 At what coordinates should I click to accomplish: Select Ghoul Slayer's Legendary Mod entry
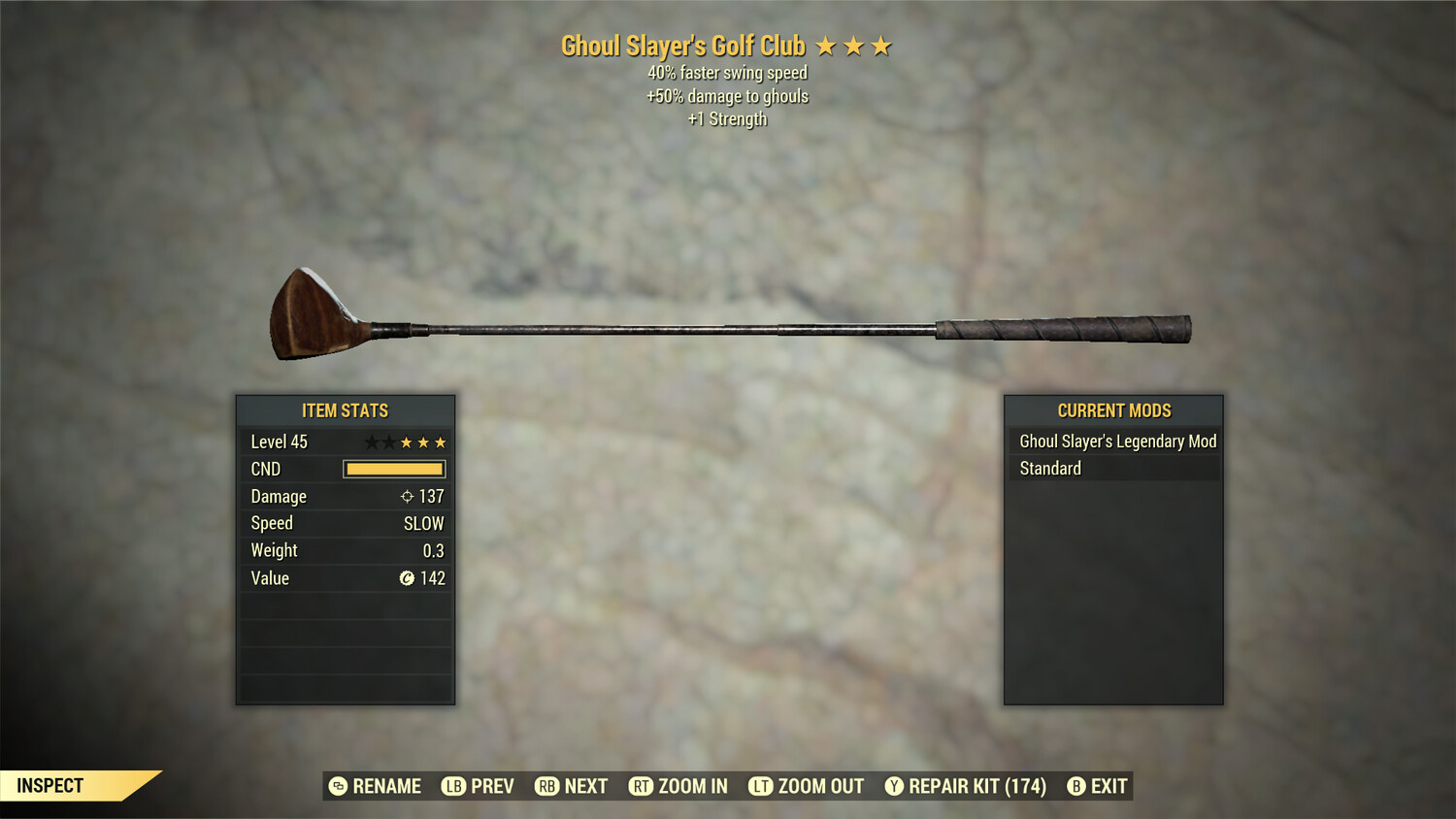(x=1114, y=442)
